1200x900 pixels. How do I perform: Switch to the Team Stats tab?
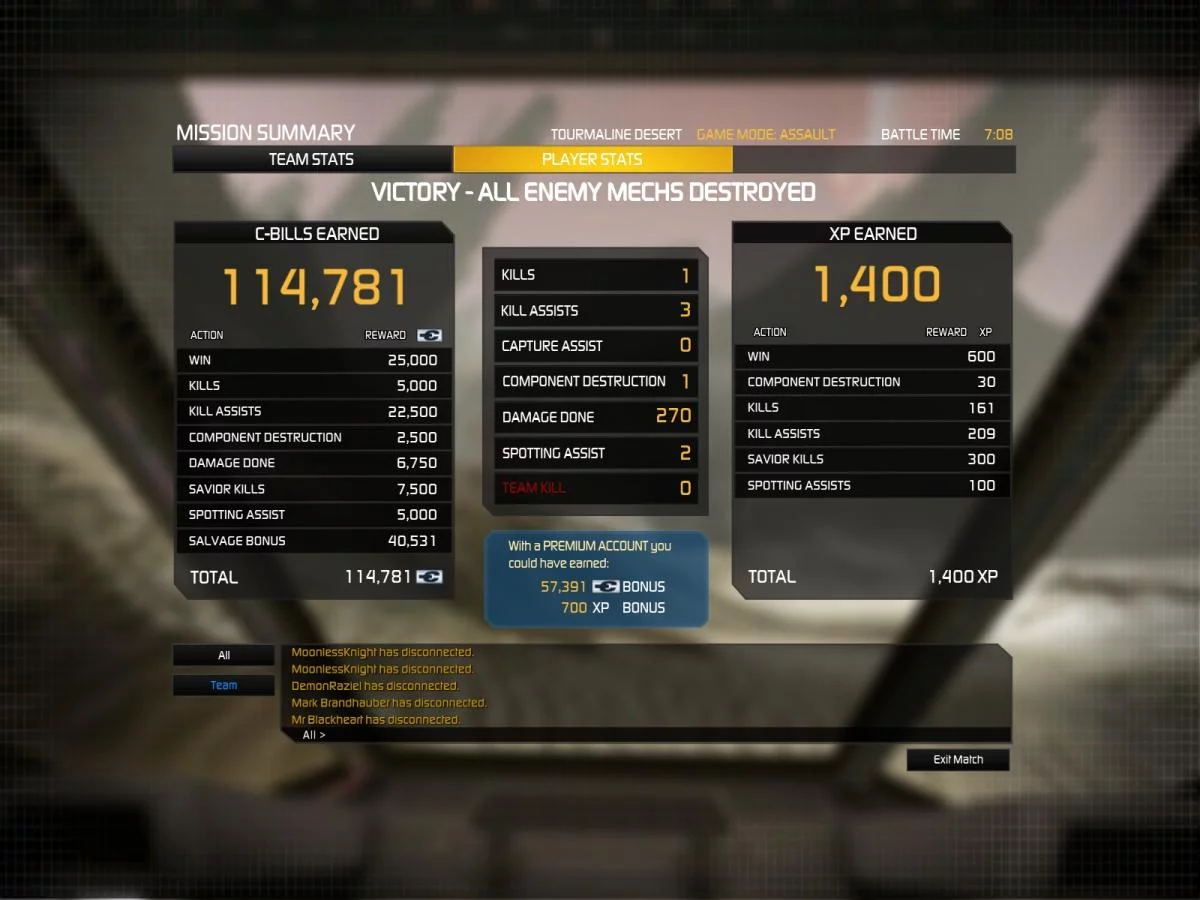point(312,159)
